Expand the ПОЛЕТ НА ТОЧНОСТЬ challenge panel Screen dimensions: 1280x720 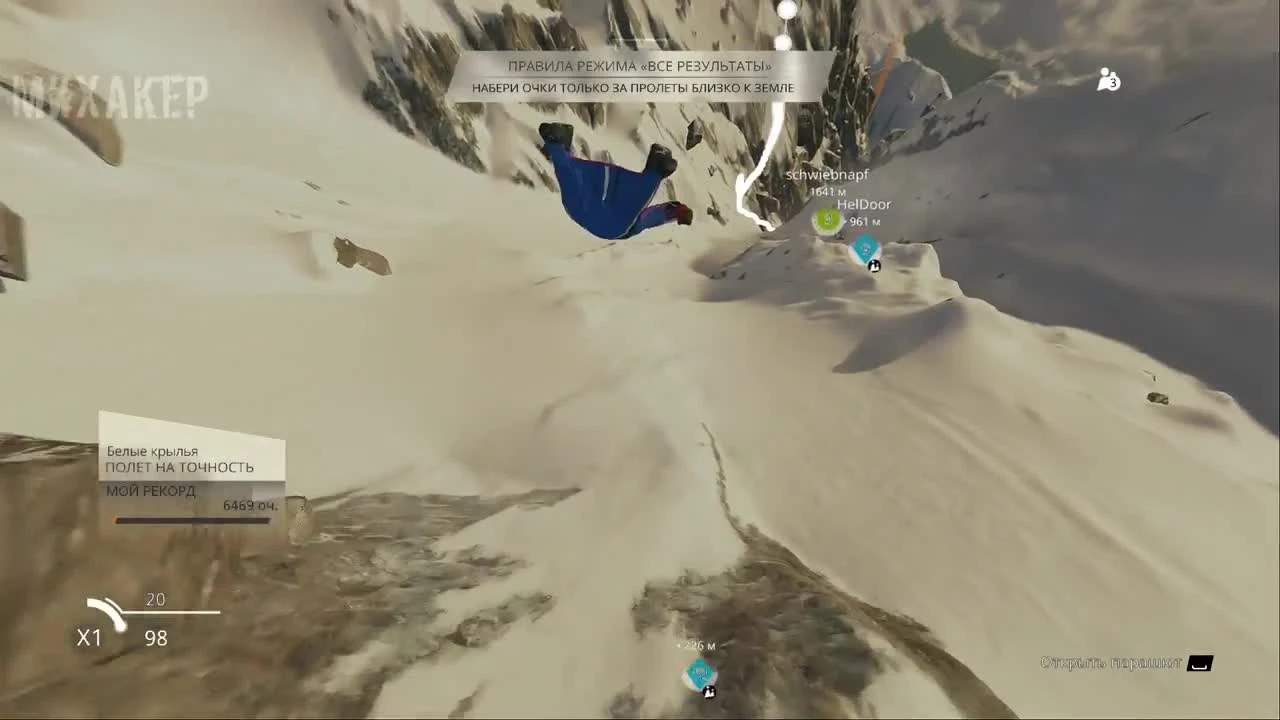pos(180,467)
